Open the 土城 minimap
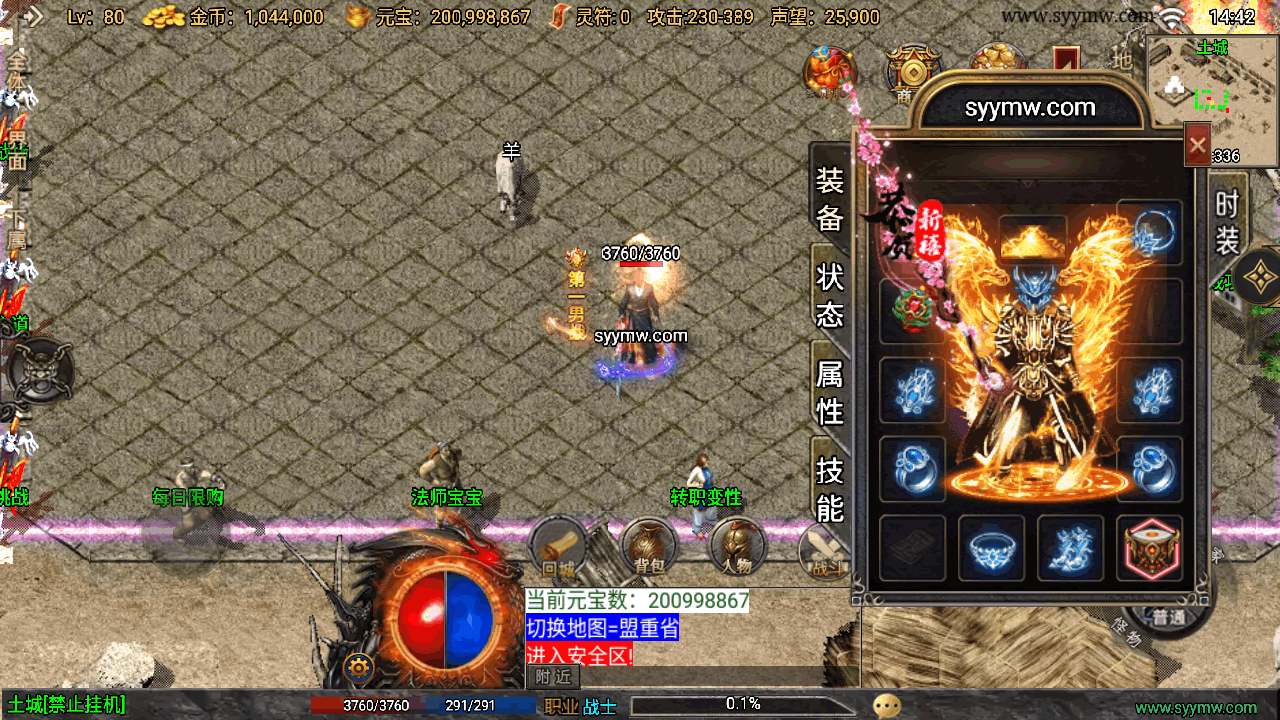Screen dimensions: 1280x720 pos(1212,100)
